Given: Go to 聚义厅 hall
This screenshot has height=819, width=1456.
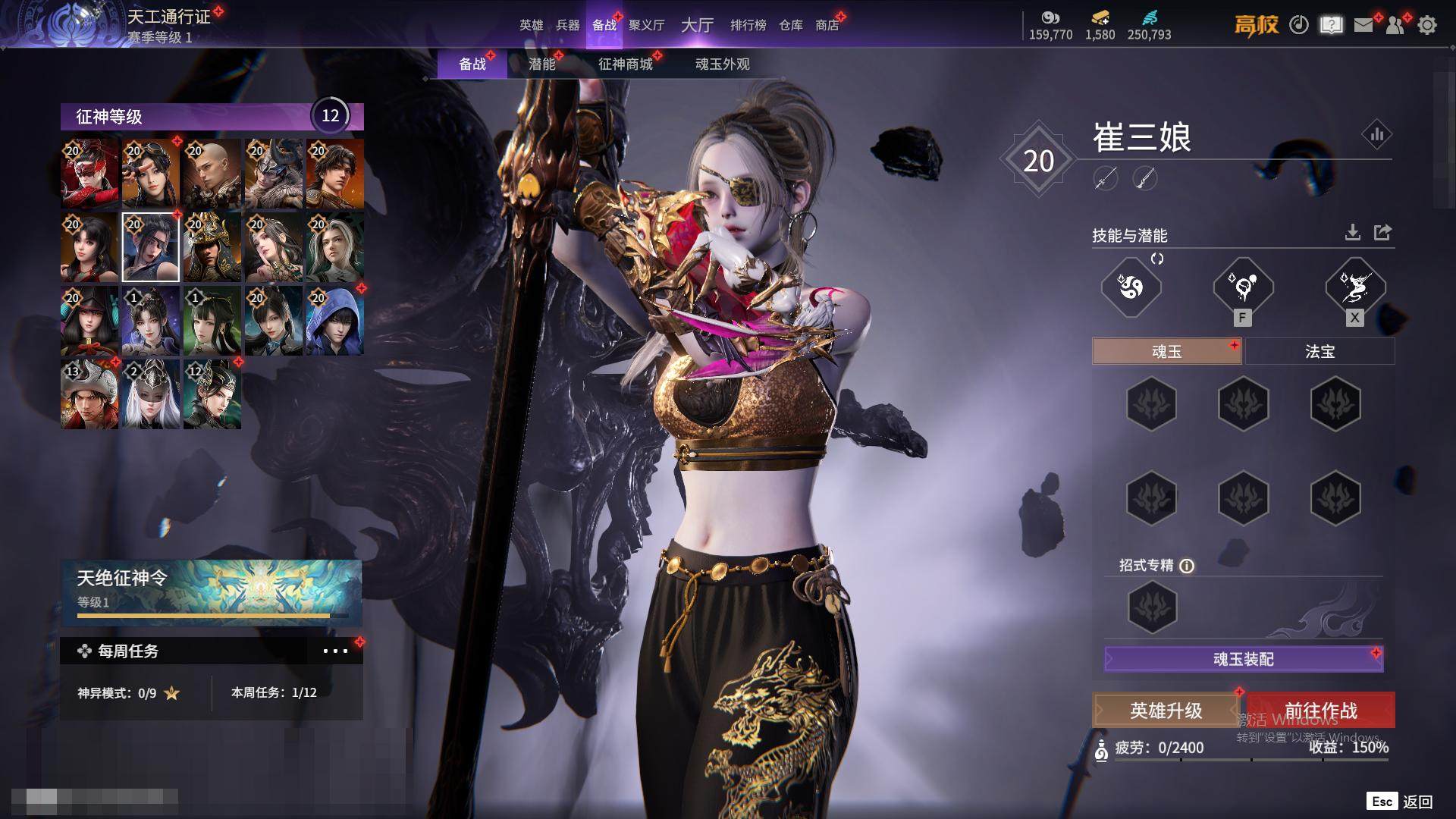Looking at the screenshot, I should pos(646,25).
